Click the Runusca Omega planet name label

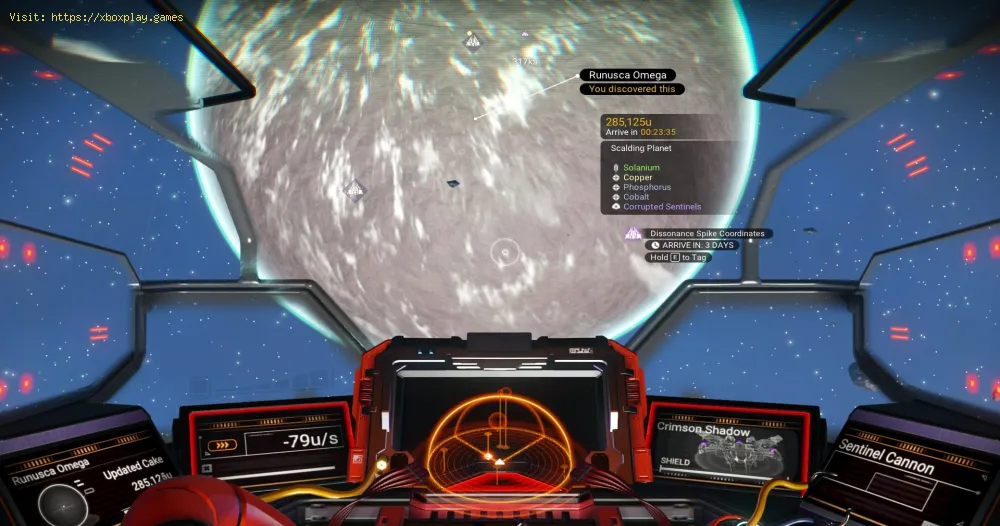[627, 75]
